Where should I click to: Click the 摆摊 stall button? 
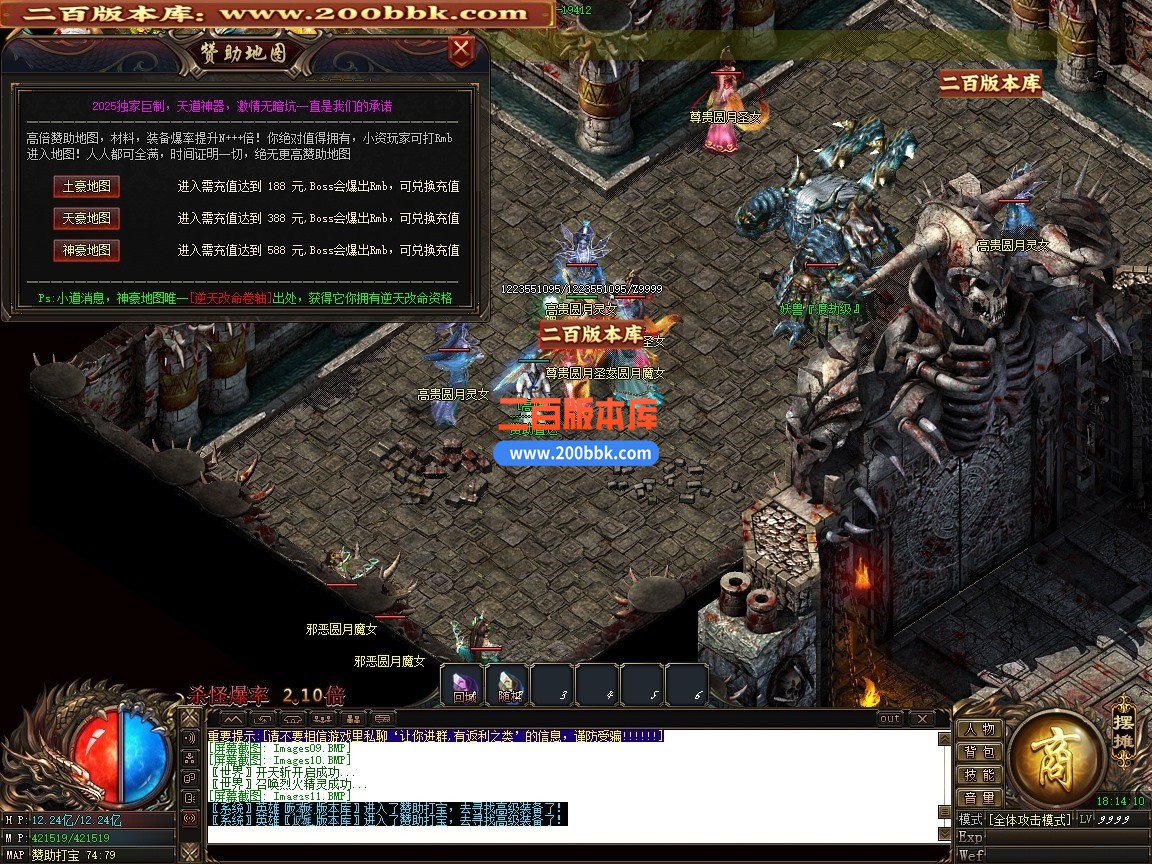1123,729
